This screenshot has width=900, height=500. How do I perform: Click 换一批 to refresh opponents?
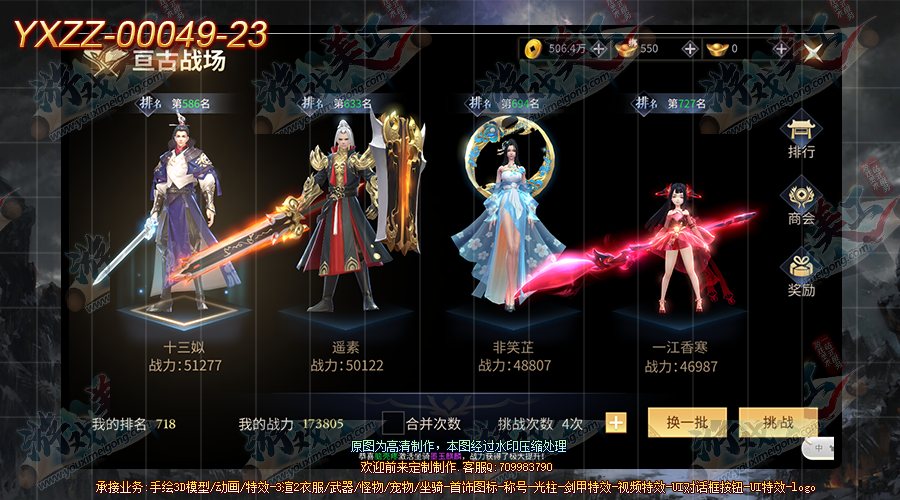point(687,422)
